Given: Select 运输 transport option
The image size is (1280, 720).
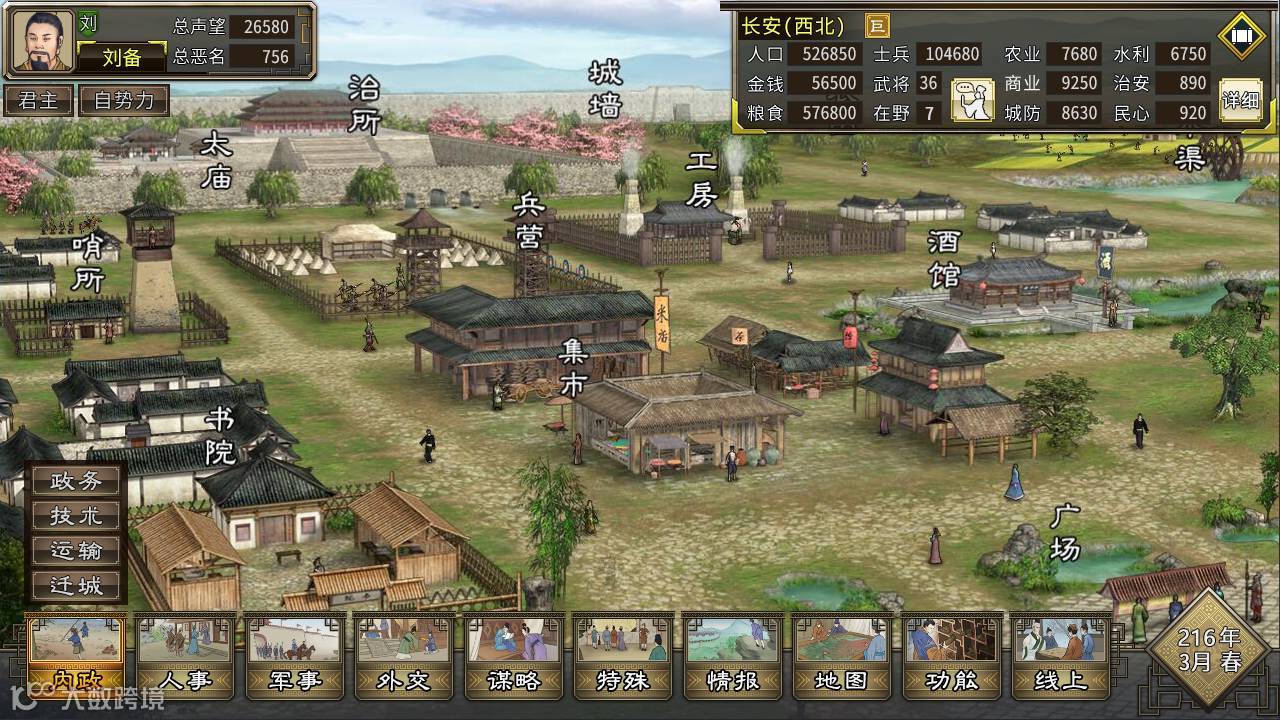Looking at the screenshot, I should pos(77,550).
